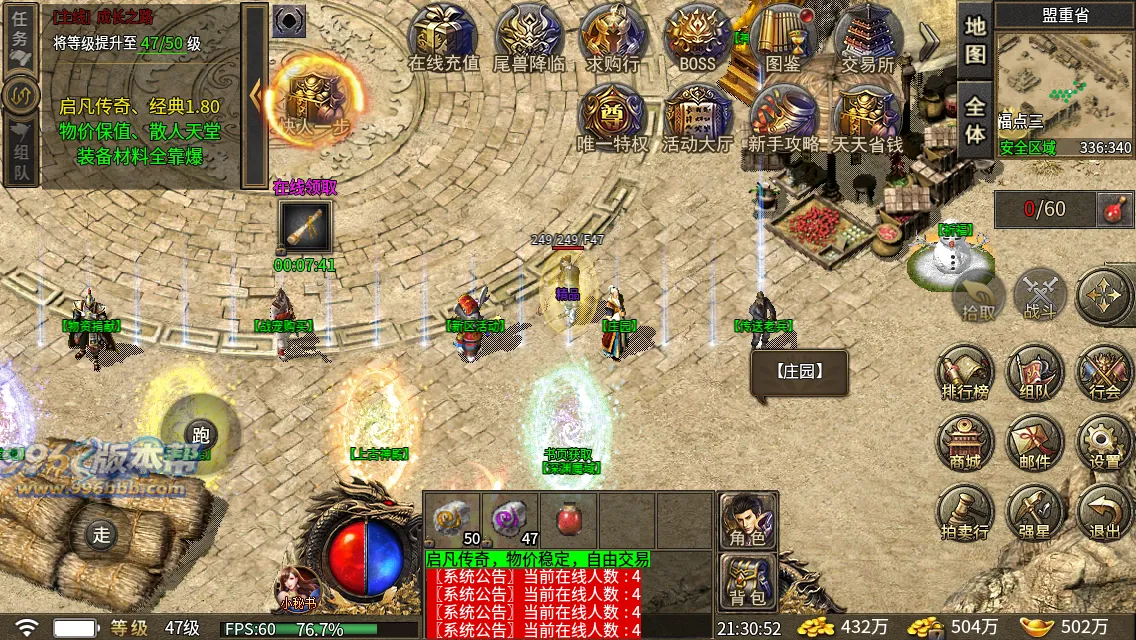
Task: Switch to the 地图 map tab
Action: coord(975,40)
